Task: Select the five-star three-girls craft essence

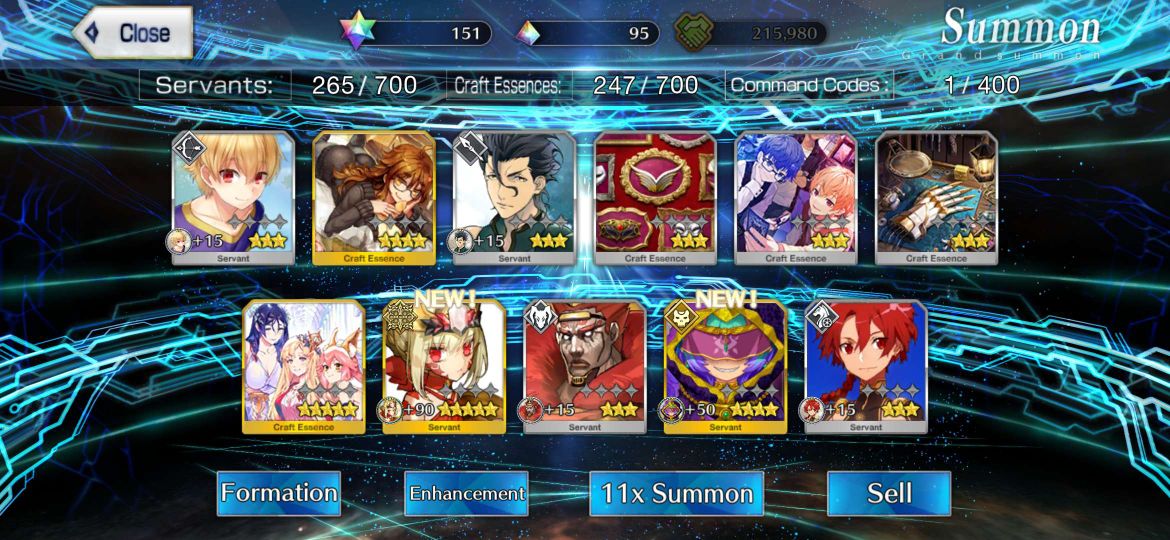Action: pyautogui.click(x=304, y=366)
